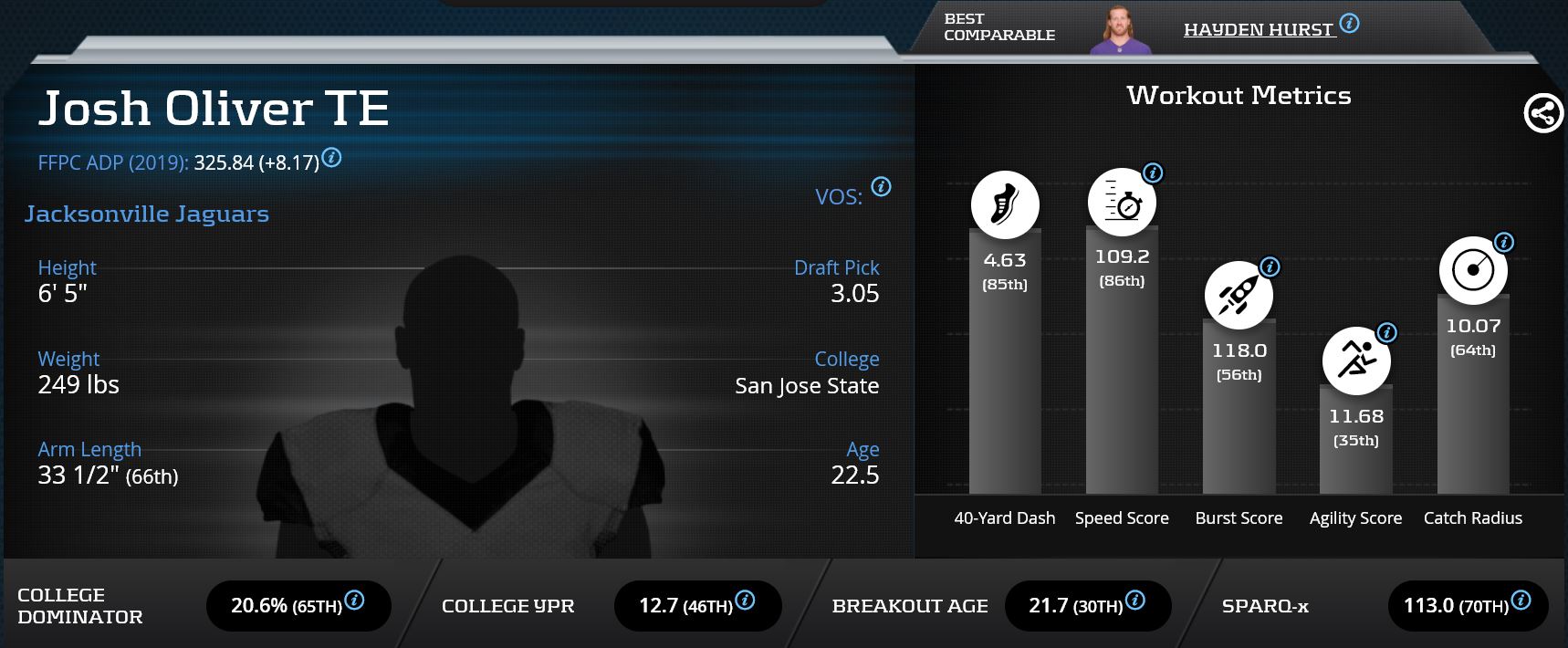
Task: Select the Catch Radius target icon
Action: (1473, 271)
